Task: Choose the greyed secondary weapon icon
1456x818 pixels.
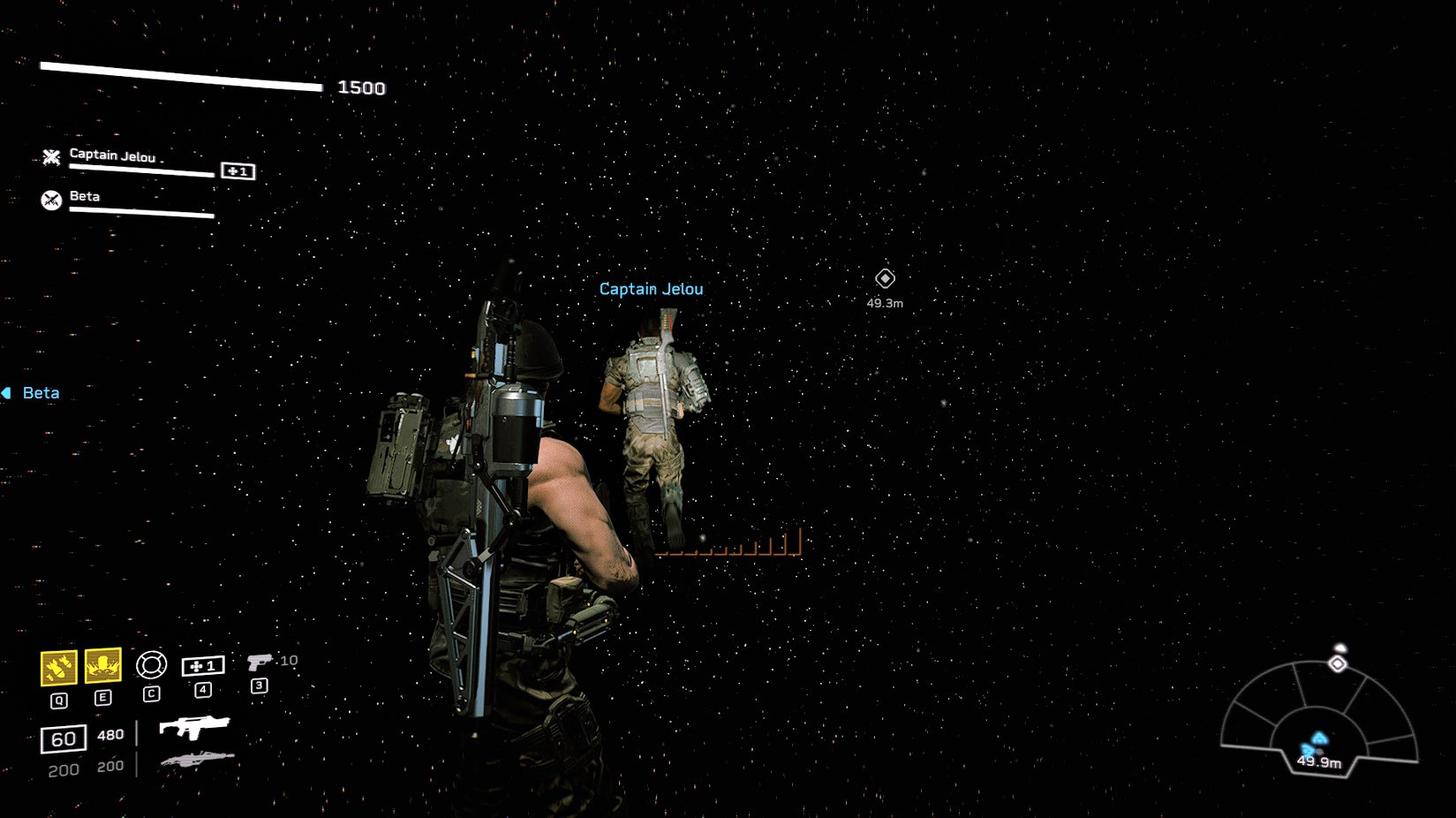Action: pos(197,759)
